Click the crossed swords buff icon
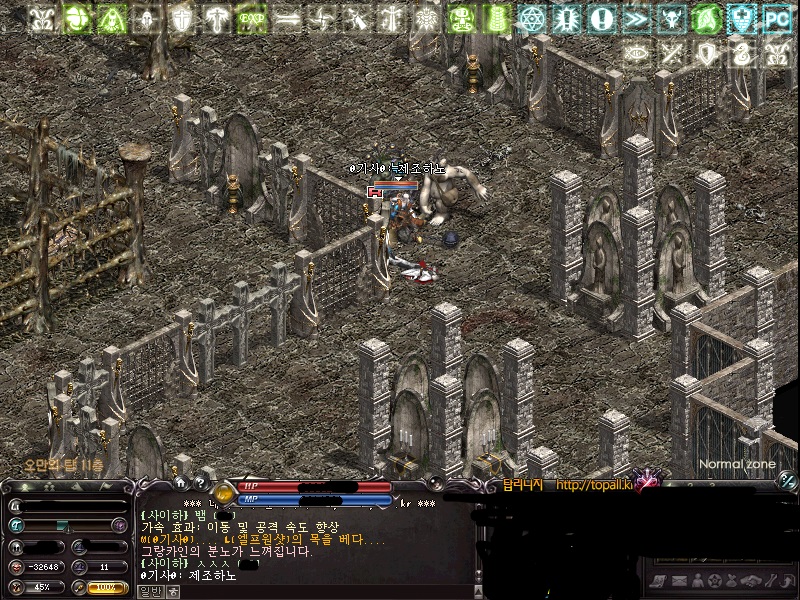Viewport: 800px width, 600px height. click(672, 54)
